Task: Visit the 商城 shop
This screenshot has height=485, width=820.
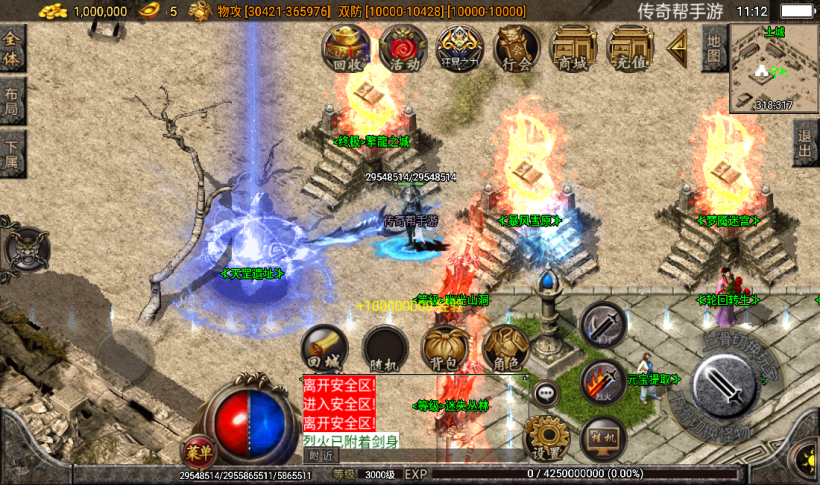Action: tap(574, 48)
